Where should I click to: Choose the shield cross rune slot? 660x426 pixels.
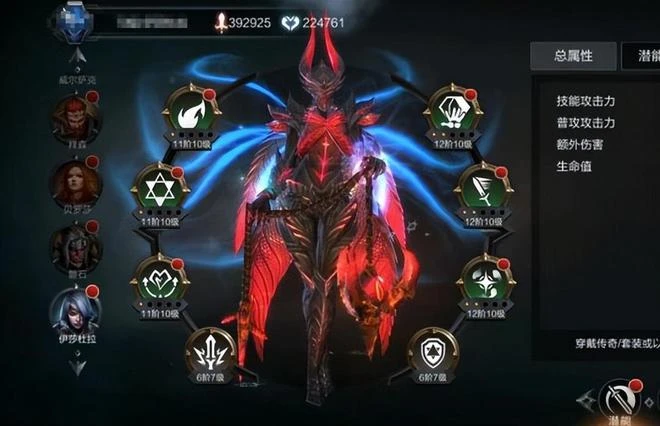click(x=433, y=351)
